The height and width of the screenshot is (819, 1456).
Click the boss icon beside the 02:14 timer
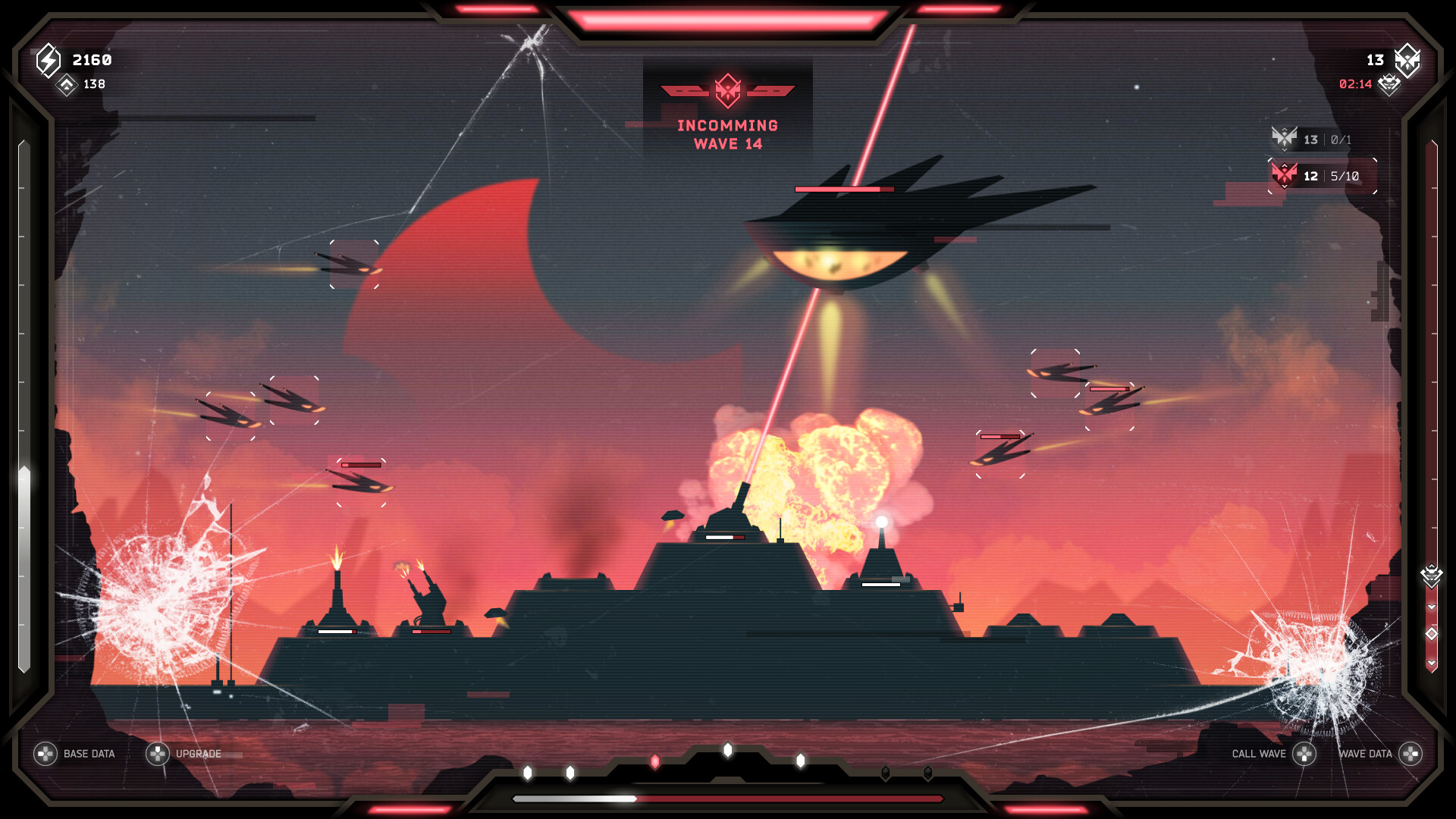[1389, 86]
